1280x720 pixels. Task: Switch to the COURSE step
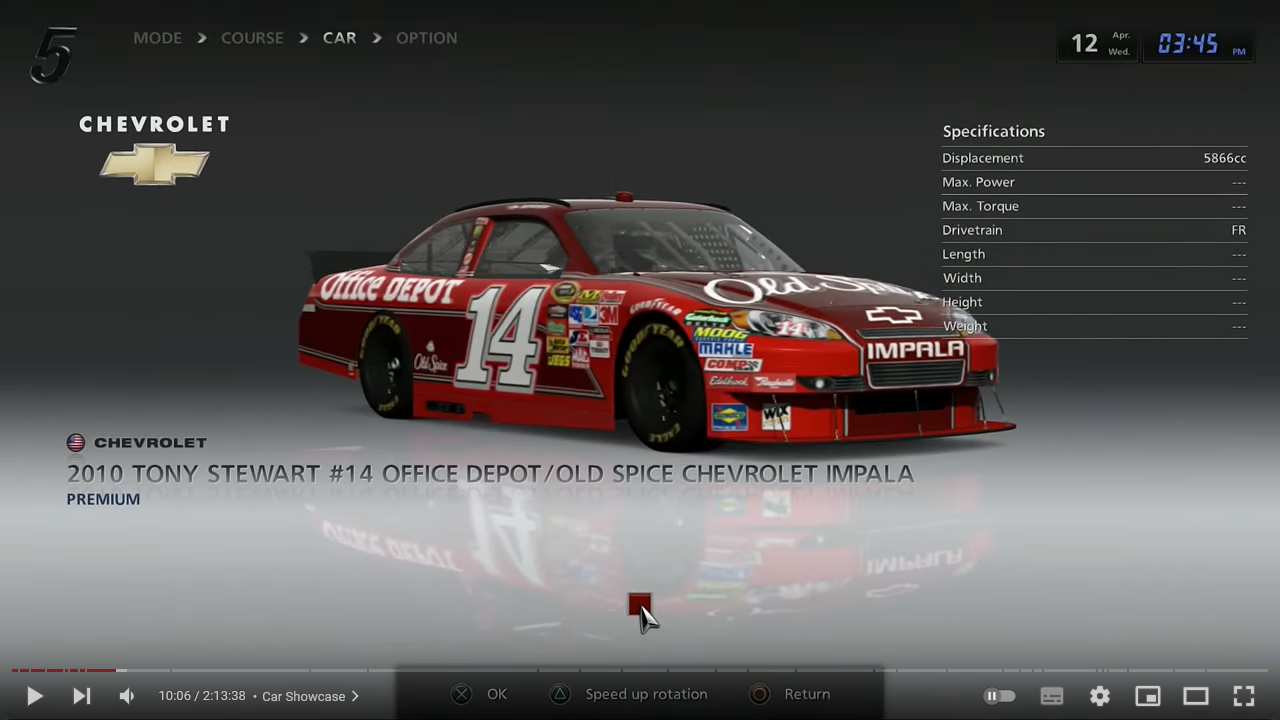tap(252, 38)
